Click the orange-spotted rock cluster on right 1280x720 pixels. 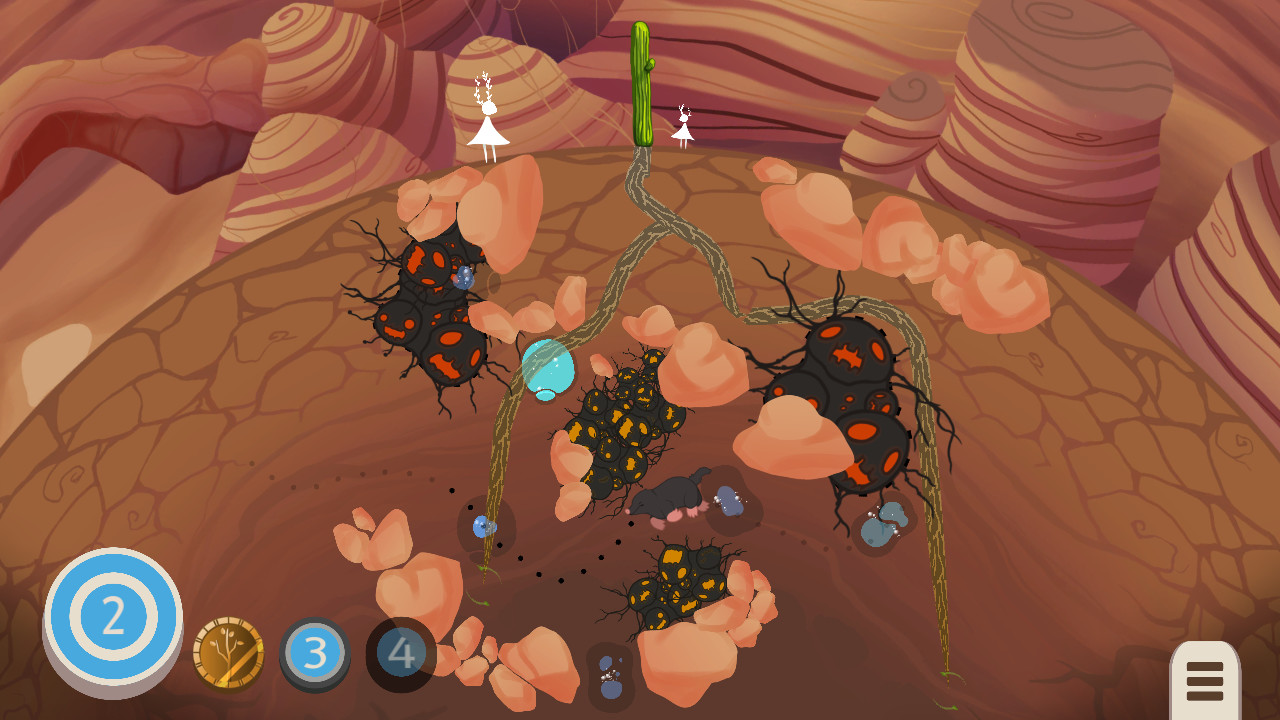tap(855, 390)
